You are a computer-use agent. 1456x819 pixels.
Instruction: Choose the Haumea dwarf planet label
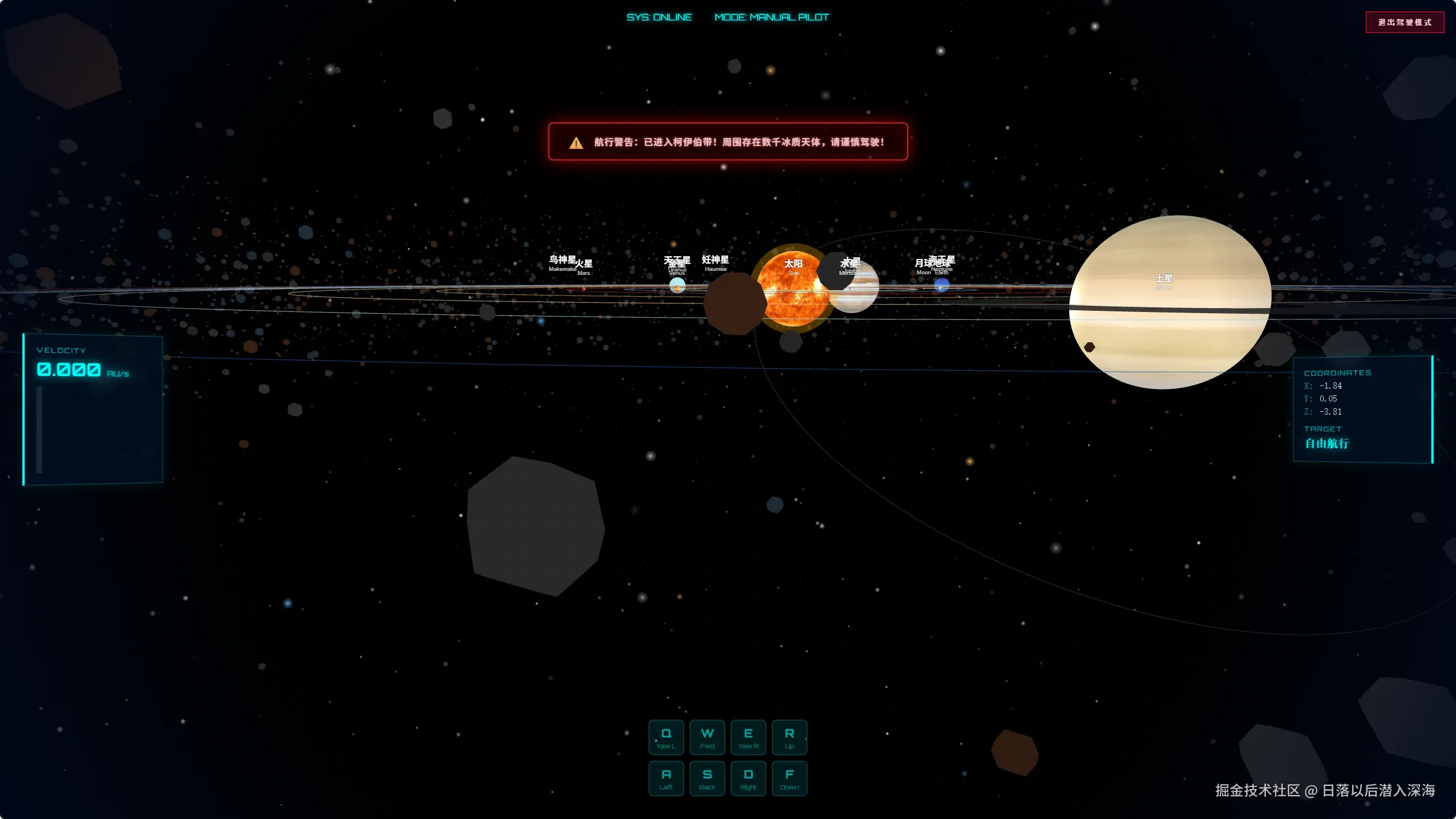(x=715, y=262)
